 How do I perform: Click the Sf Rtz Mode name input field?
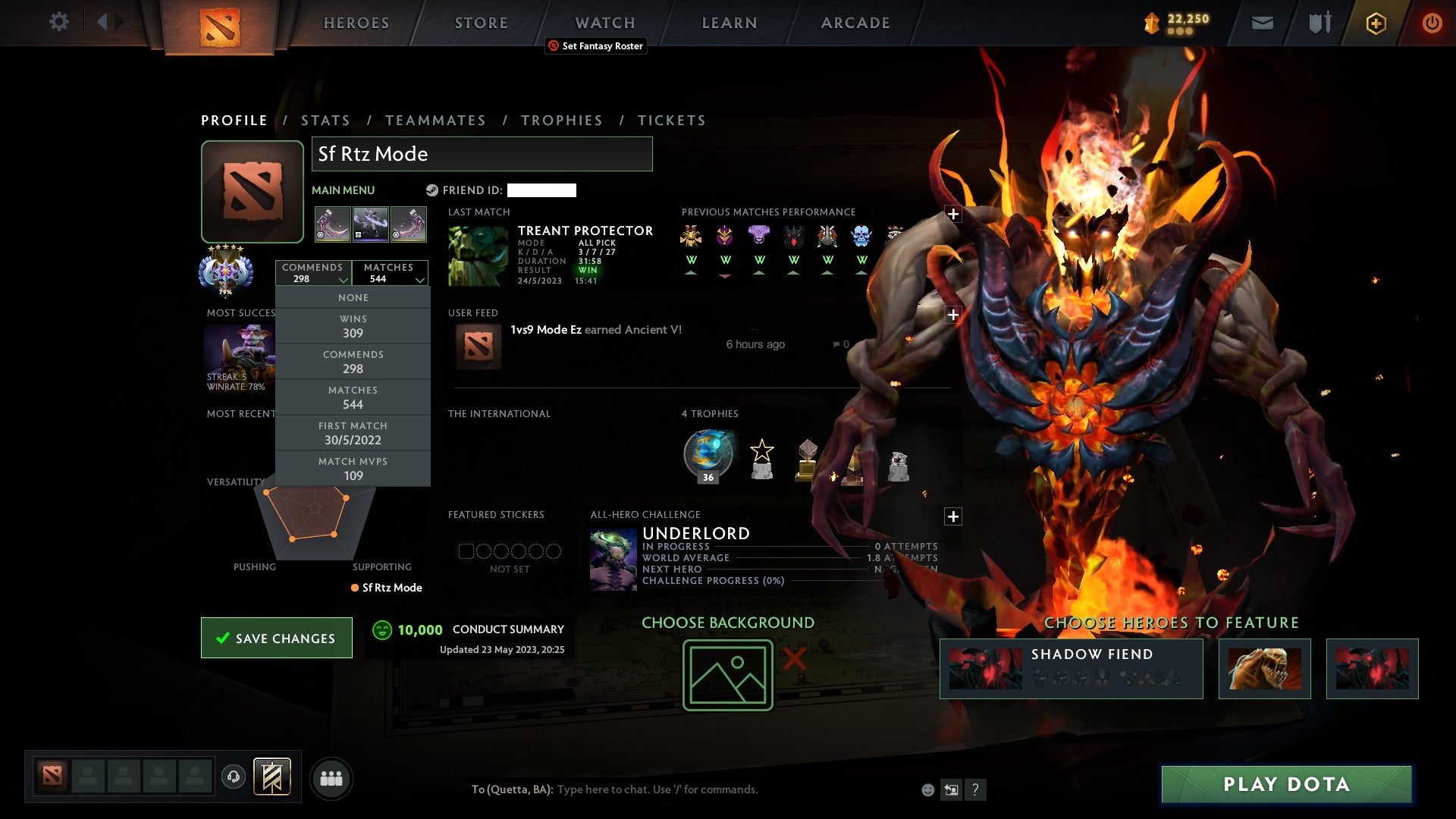tap(482, 154)
